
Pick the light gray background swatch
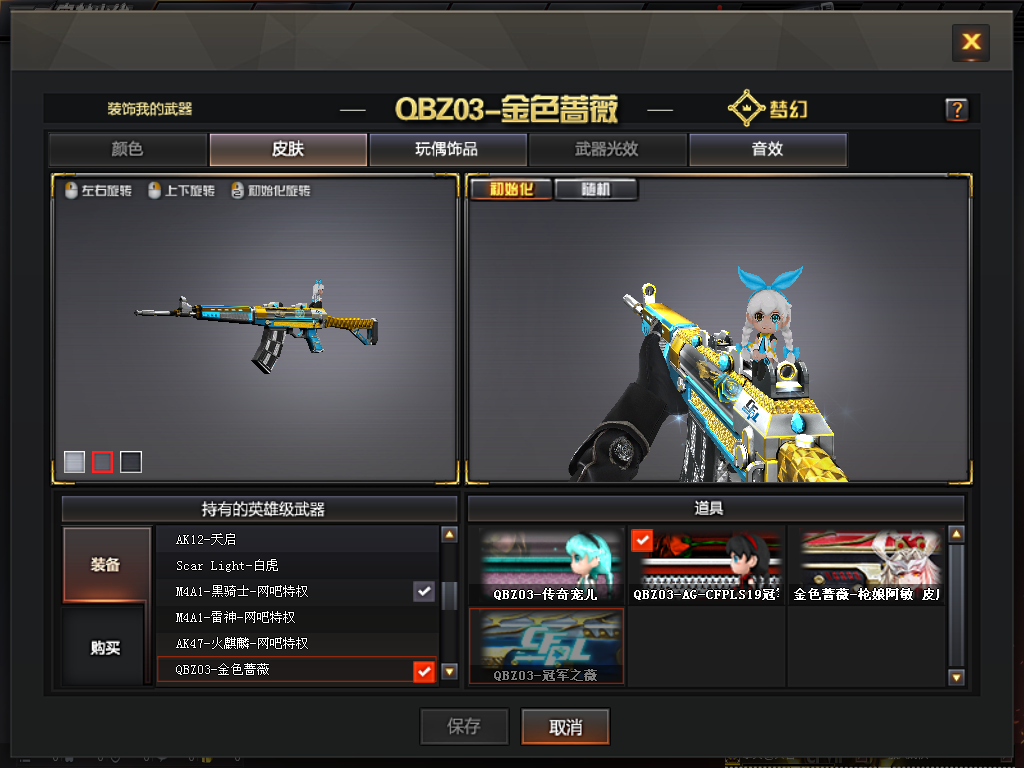click(74, 461)
